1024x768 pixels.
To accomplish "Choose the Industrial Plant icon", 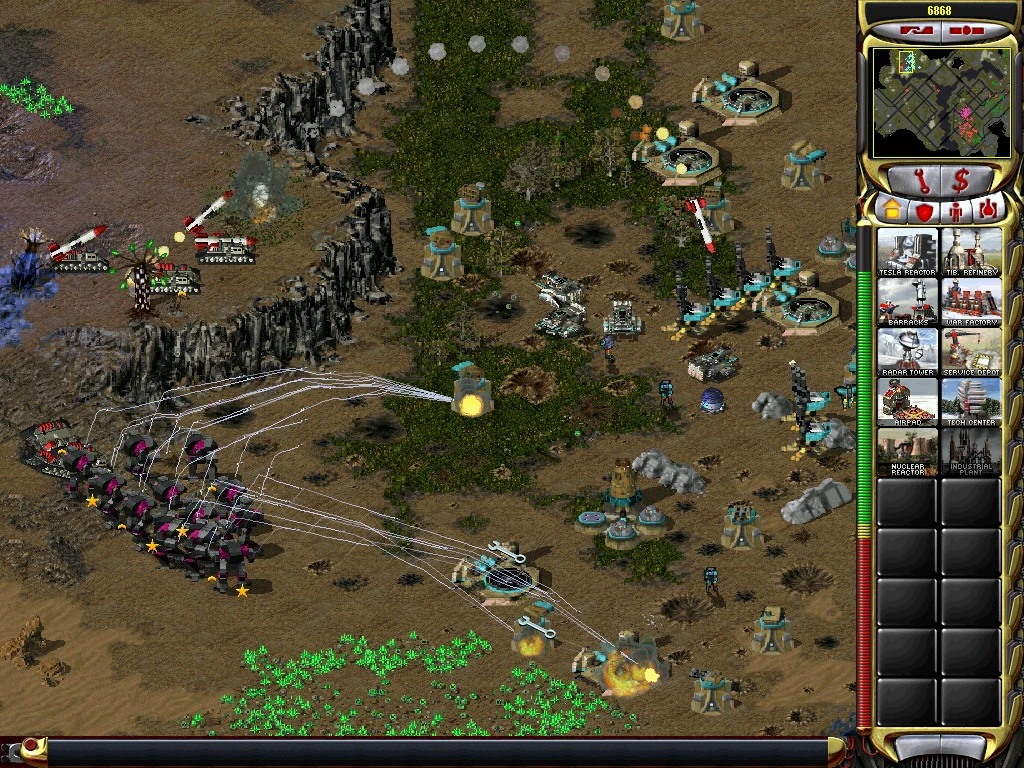I will (x=971, y=452).
